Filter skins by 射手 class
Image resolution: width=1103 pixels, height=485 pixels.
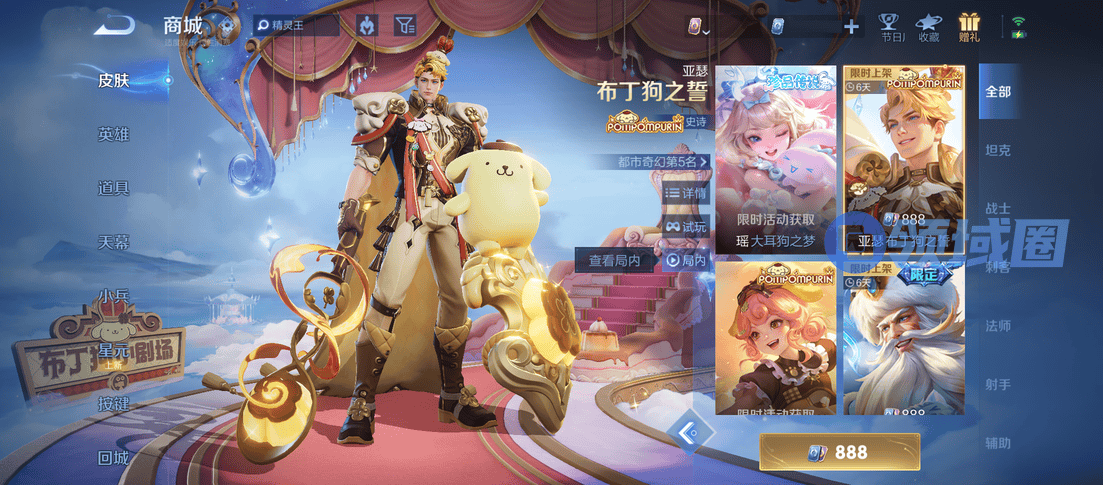pos(998,384)
